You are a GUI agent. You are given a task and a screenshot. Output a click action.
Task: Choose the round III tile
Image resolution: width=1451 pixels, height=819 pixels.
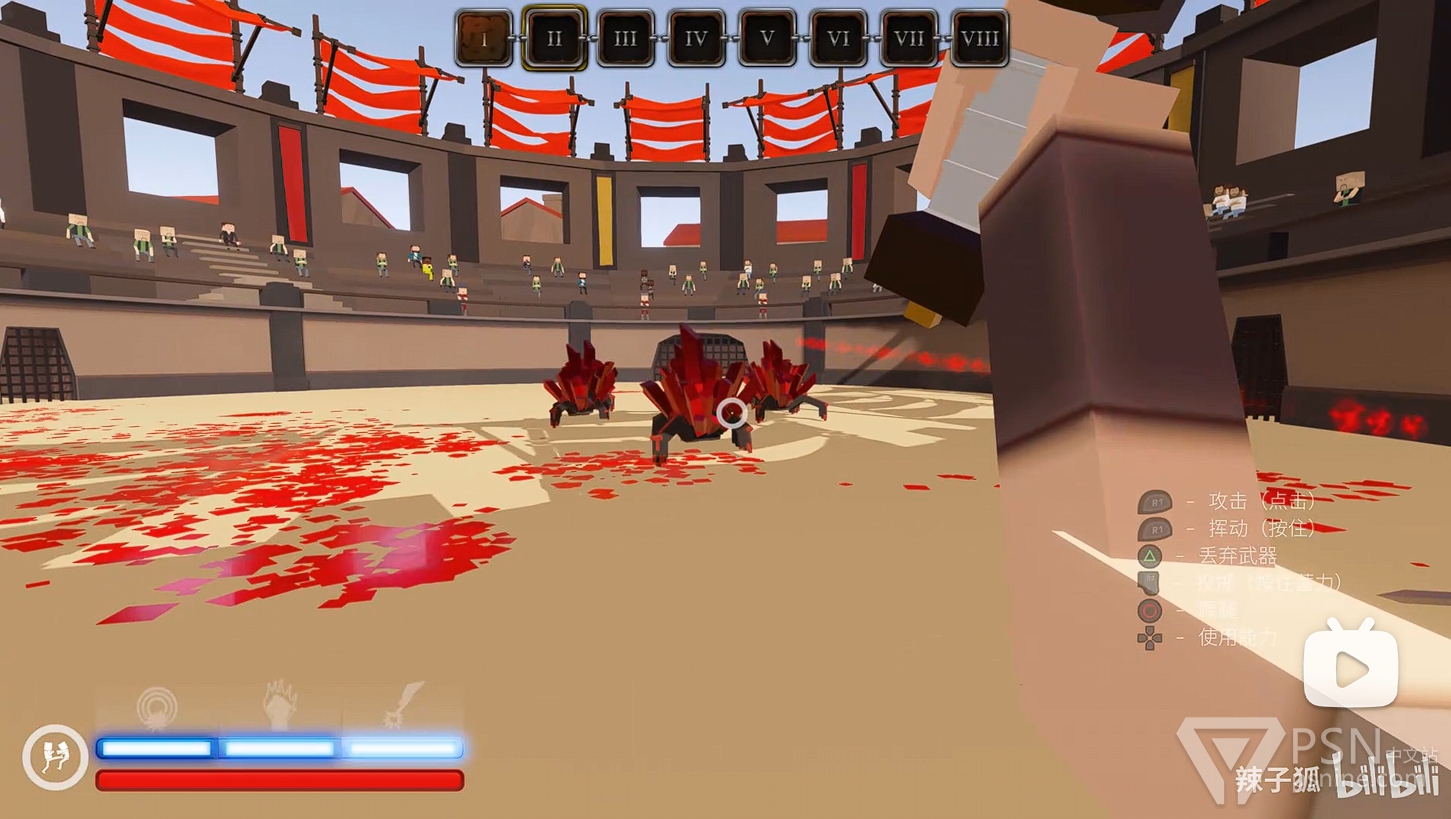[x=626, y=39]
